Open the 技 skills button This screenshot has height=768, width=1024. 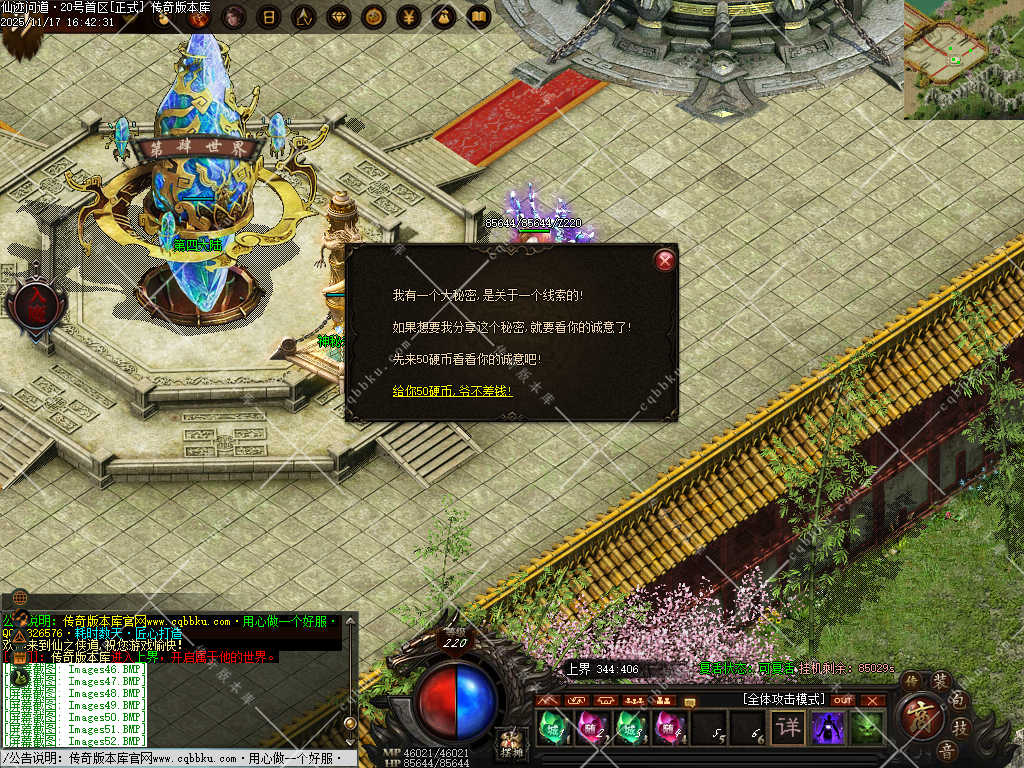click(x=959, y=727)
